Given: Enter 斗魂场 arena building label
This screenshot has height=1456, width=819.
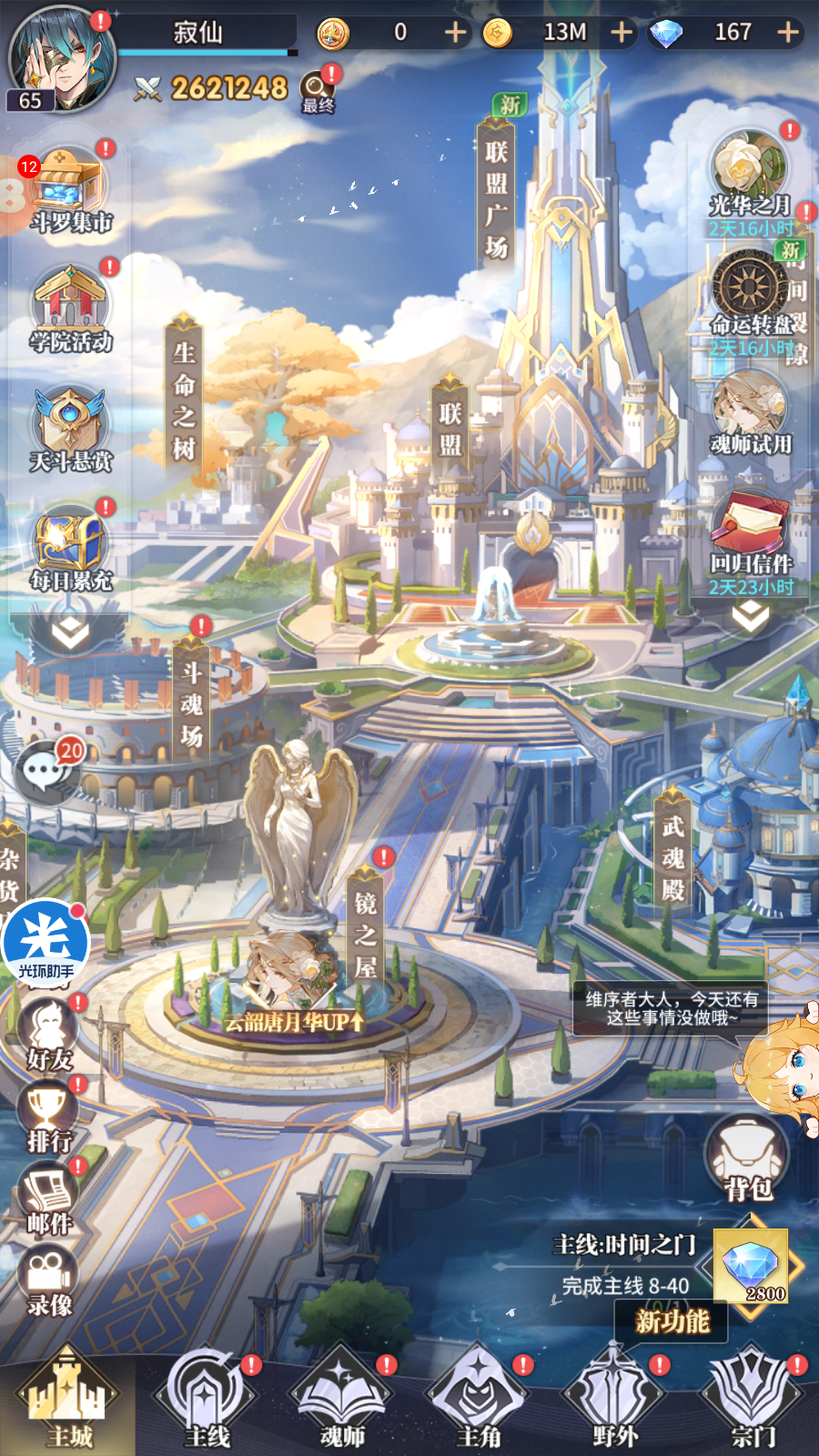Looking at the screenshot, I should 191,703.
